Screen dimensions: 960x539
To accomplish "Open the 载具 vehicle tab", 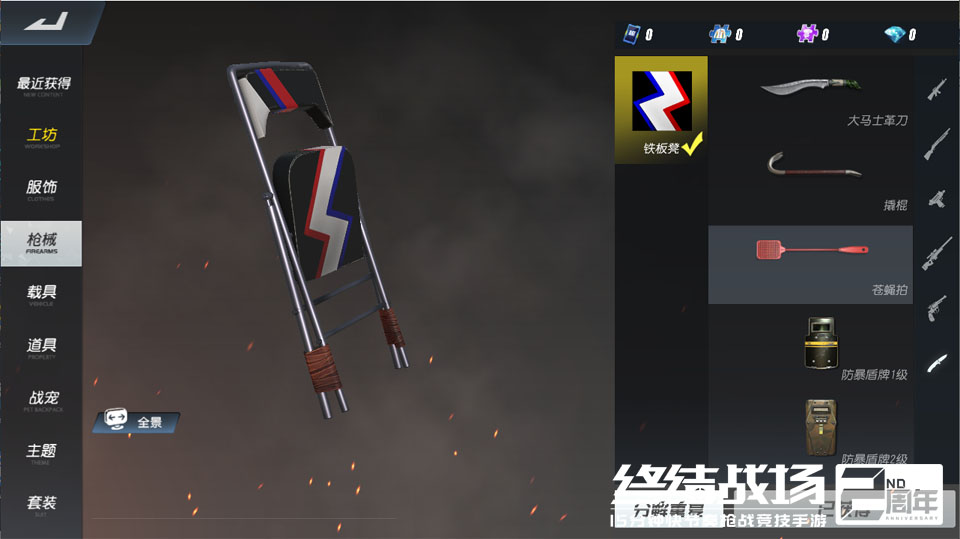I will coord(42,294).
